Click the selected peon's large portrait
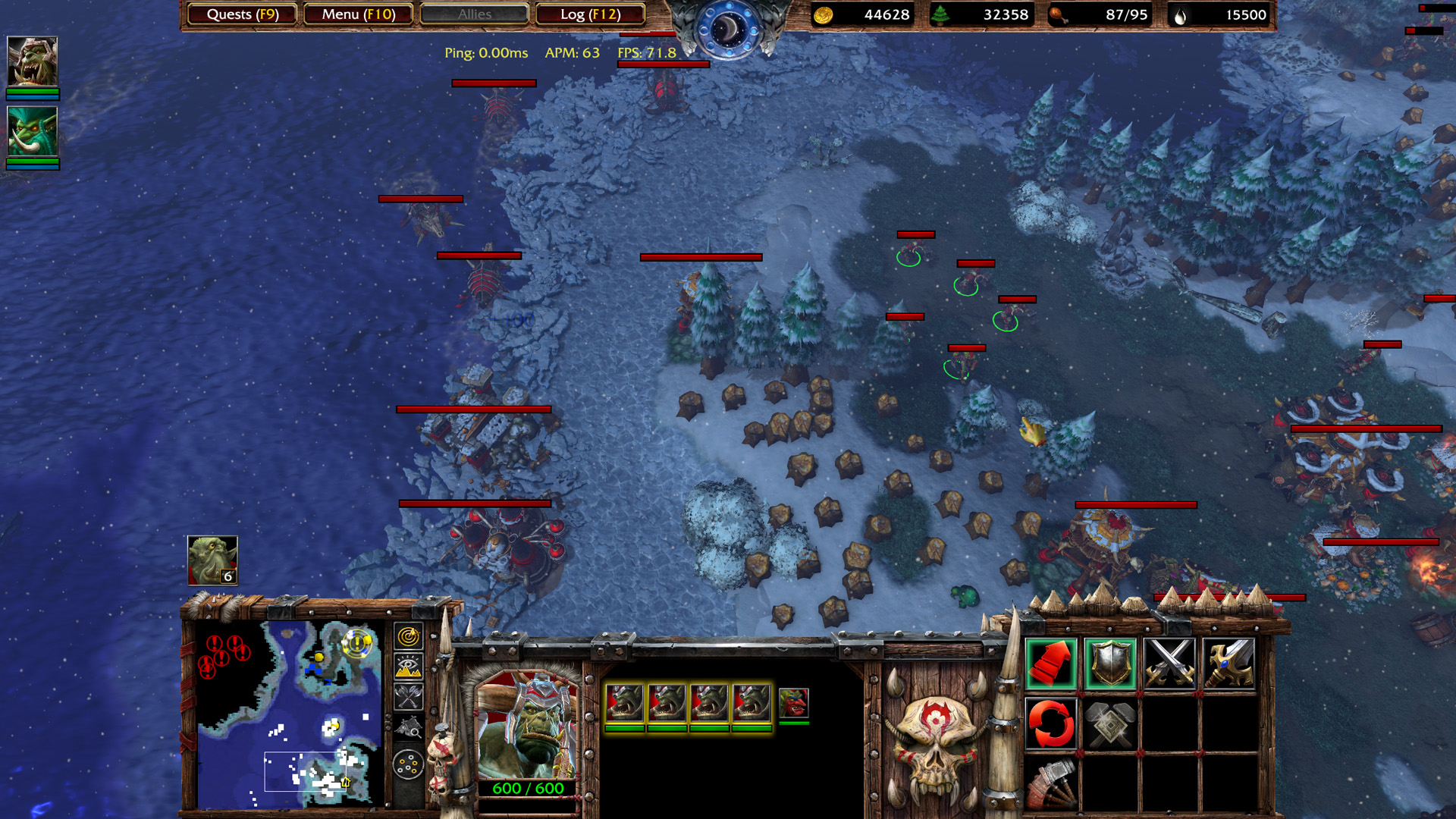1456x819 pixels. click(x=527, y=724)
